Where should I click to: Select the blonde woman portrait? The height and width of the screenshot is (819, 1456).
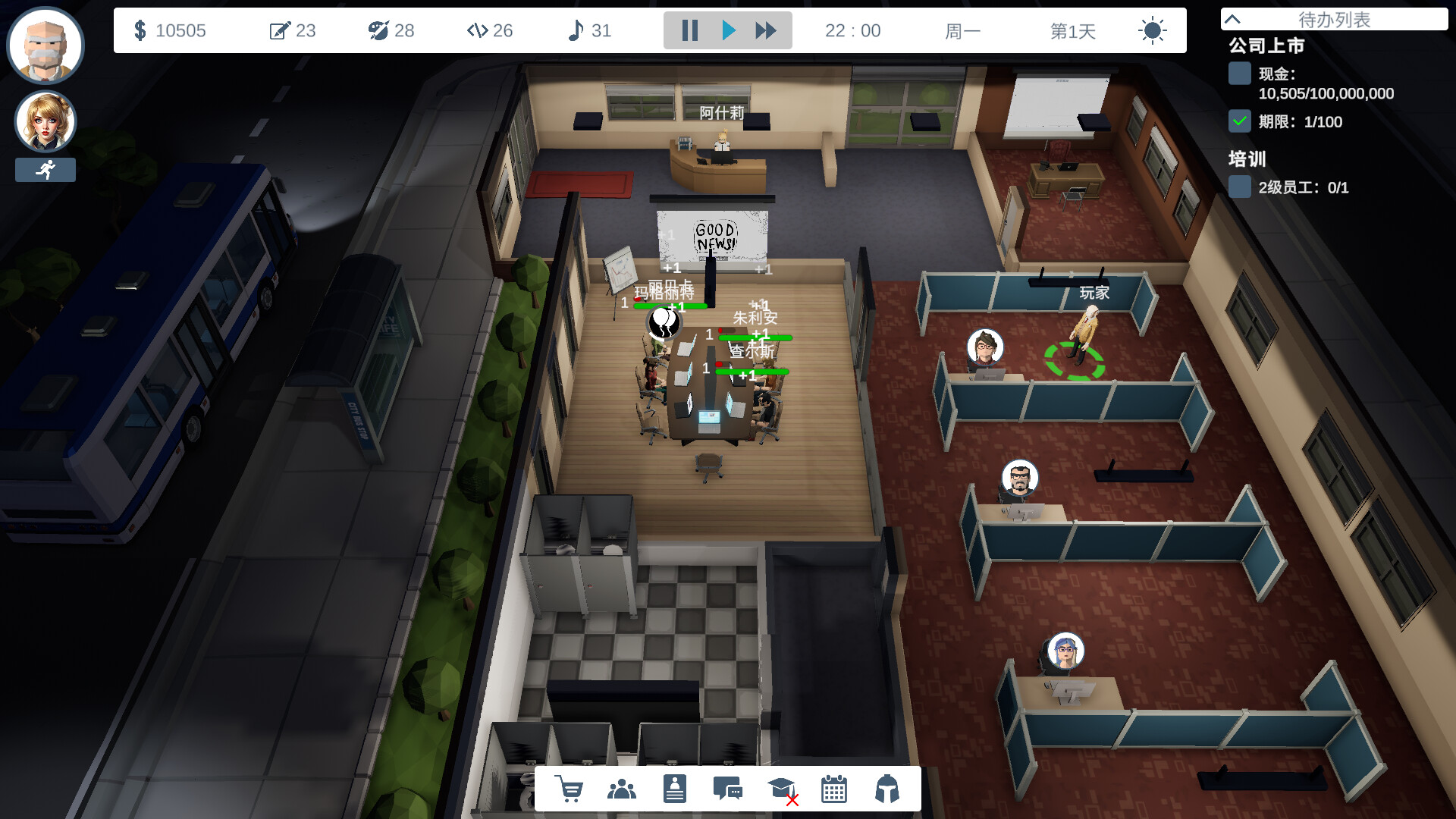tap(45, 121)
